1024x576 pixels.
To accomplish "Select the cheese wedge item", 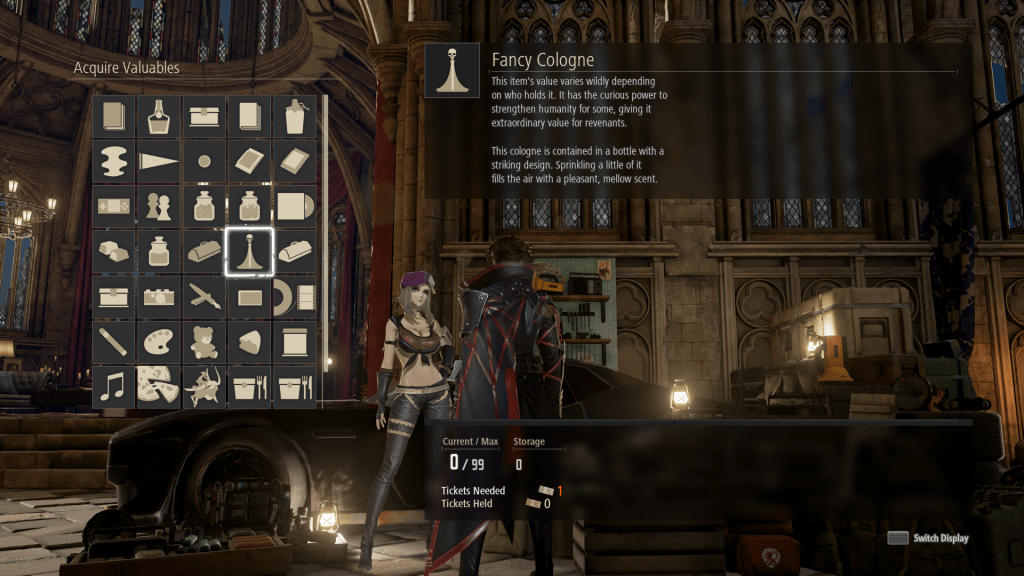I will [249, 341].
